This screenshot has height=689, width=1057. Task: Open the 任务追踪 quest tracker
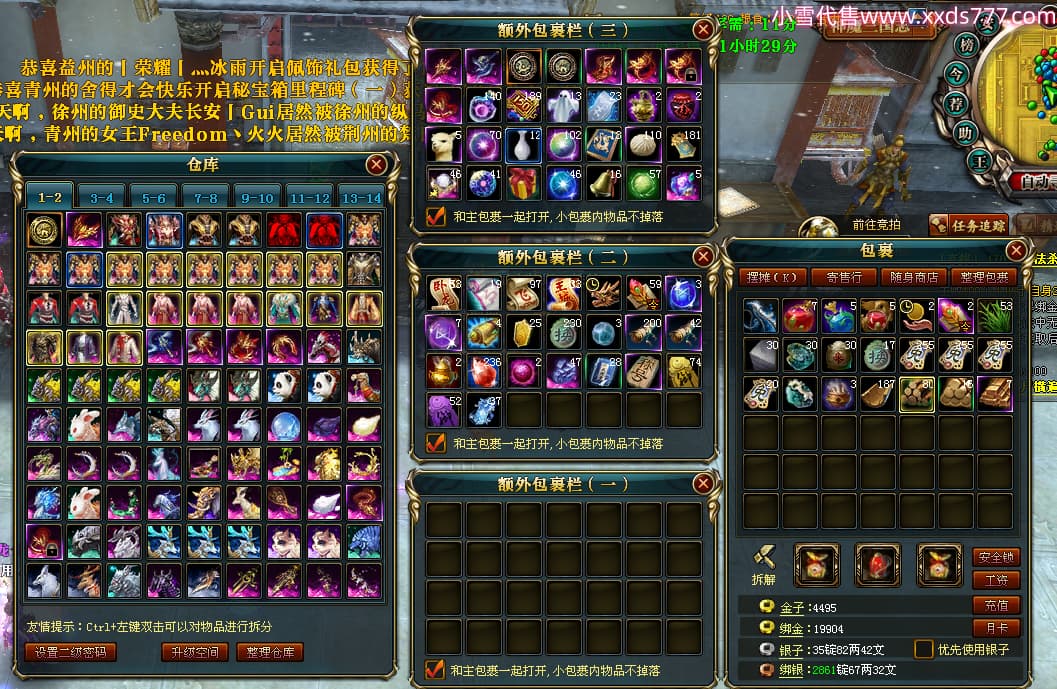967,226
